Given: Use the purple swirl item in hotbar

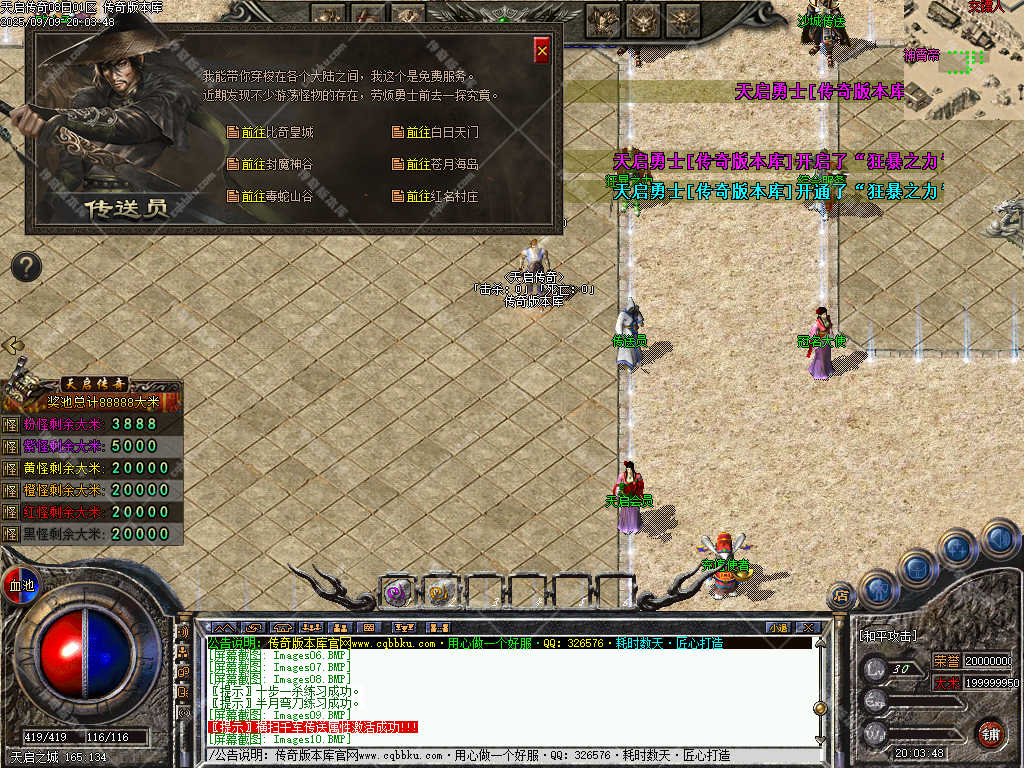Looking at the screenshot, I should coord(397,591).
